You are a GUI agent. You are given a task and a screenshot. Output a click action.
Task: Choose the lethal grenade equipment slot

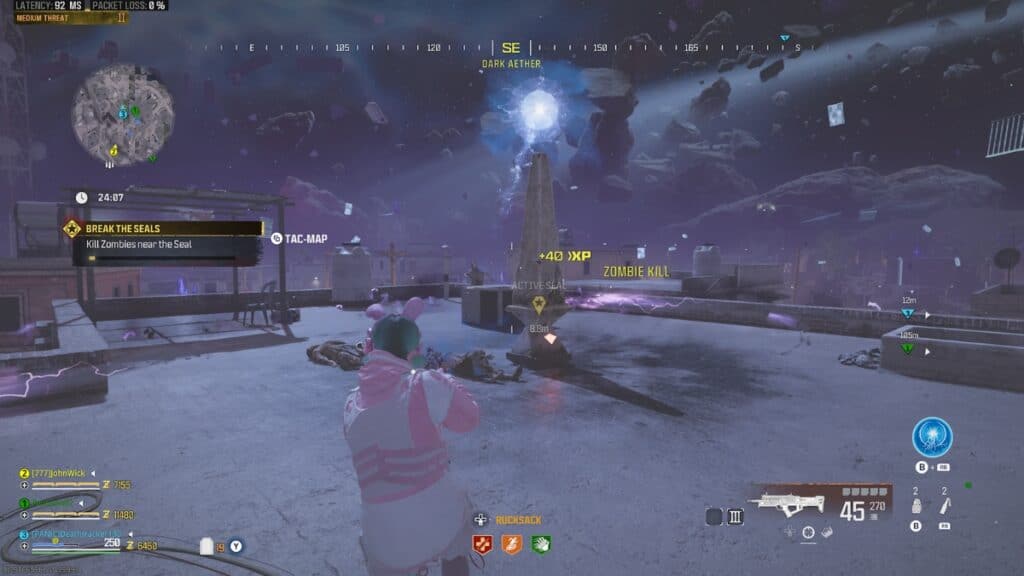tap(915, 505)
